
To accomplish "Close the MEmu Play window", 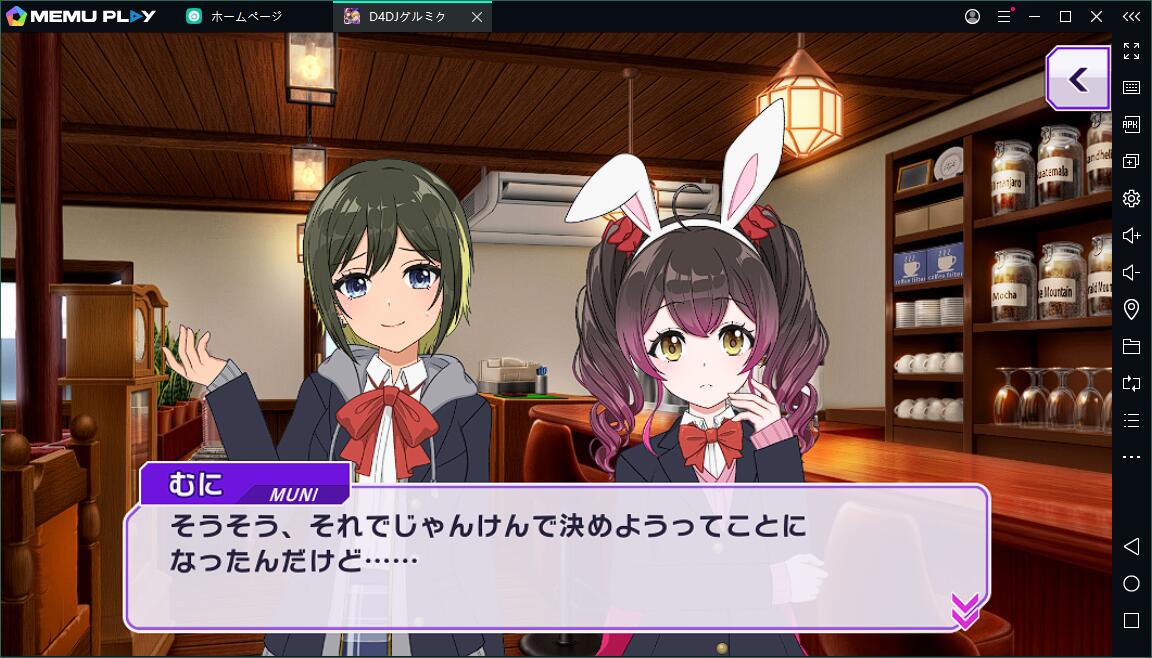I will click(1097, 17).
